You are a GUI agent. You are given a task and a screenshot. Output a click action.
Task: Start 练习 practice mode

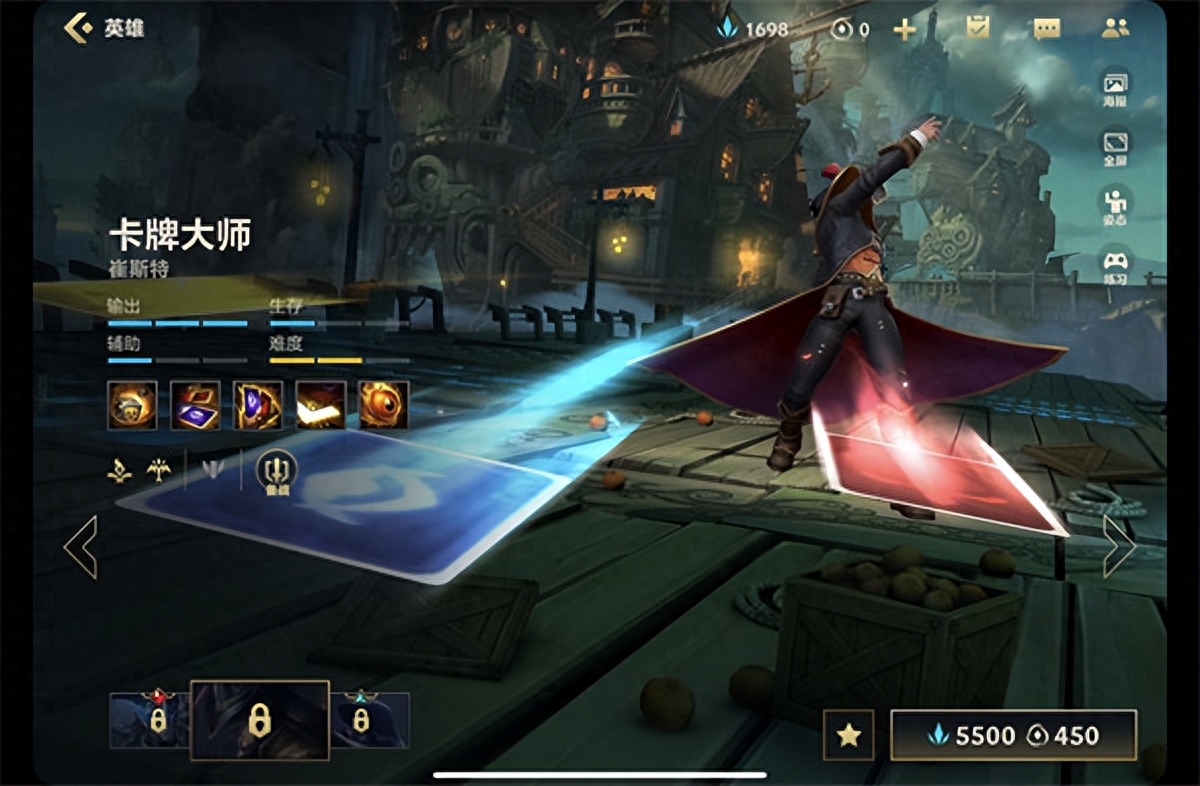[1115, 266]
